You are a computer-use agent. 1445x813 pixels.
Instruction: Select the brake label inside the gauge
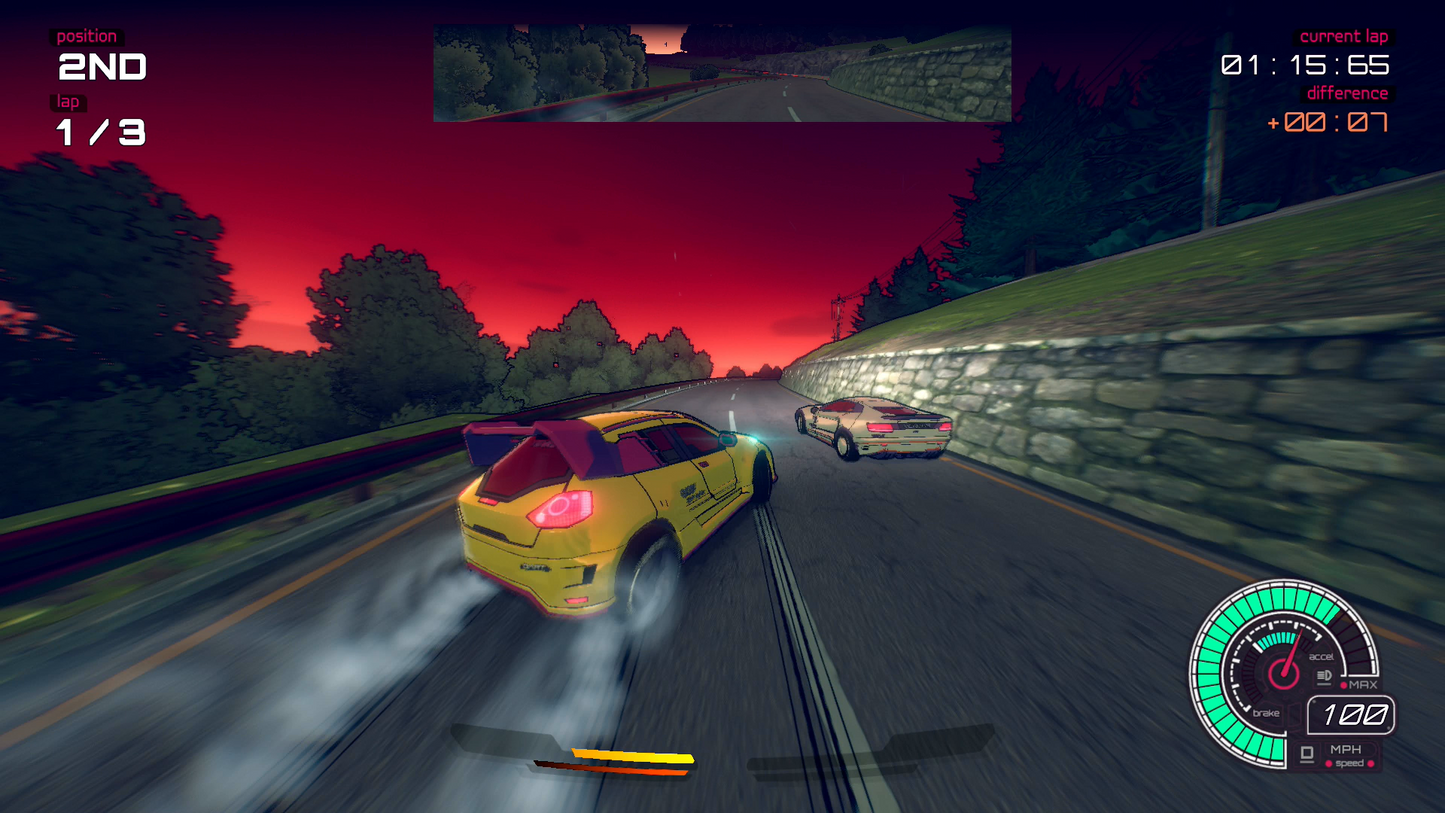point(1266,713)
